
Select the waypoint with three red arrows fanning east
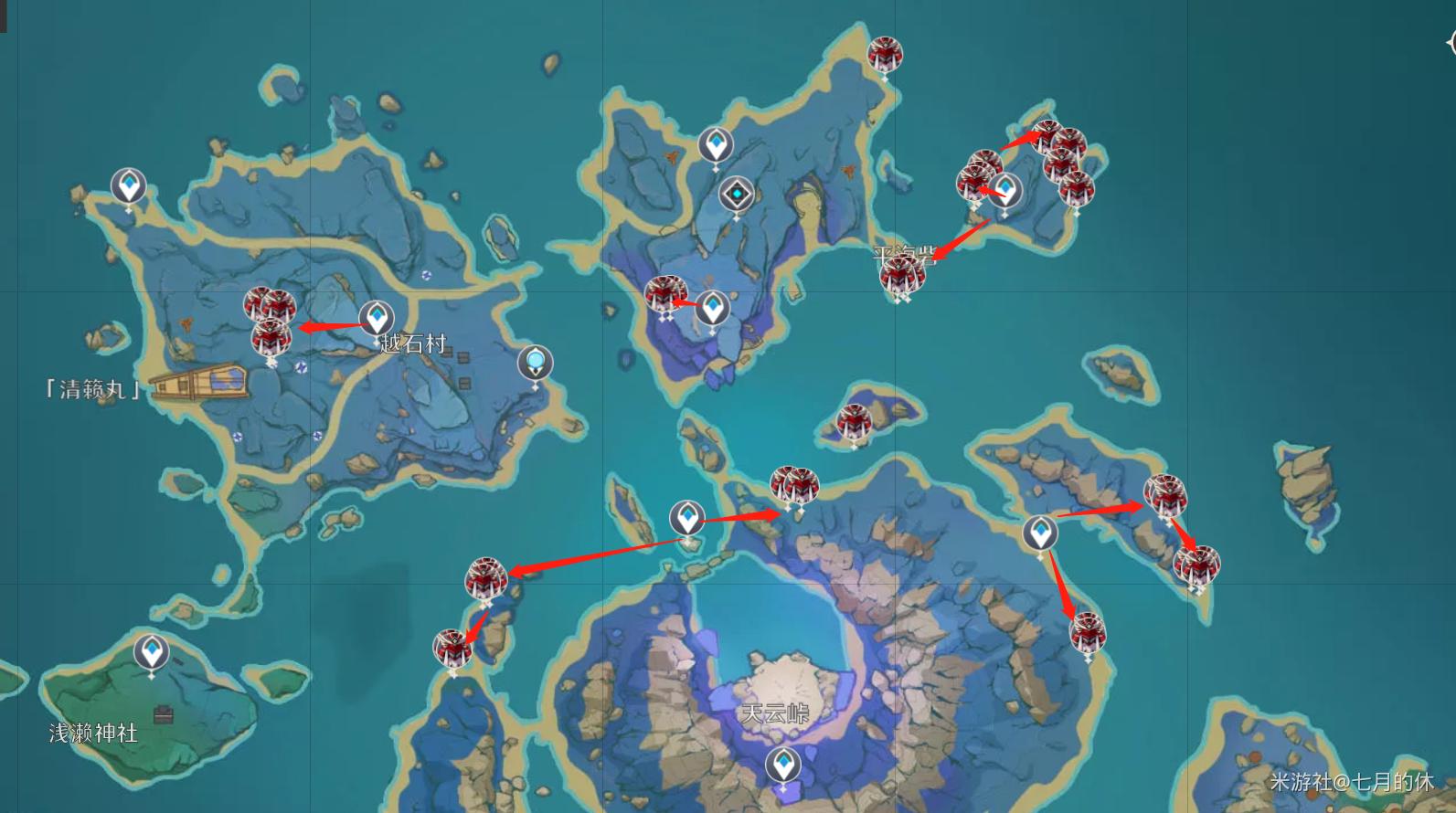pyautogui.click(x=1039, y=533)
